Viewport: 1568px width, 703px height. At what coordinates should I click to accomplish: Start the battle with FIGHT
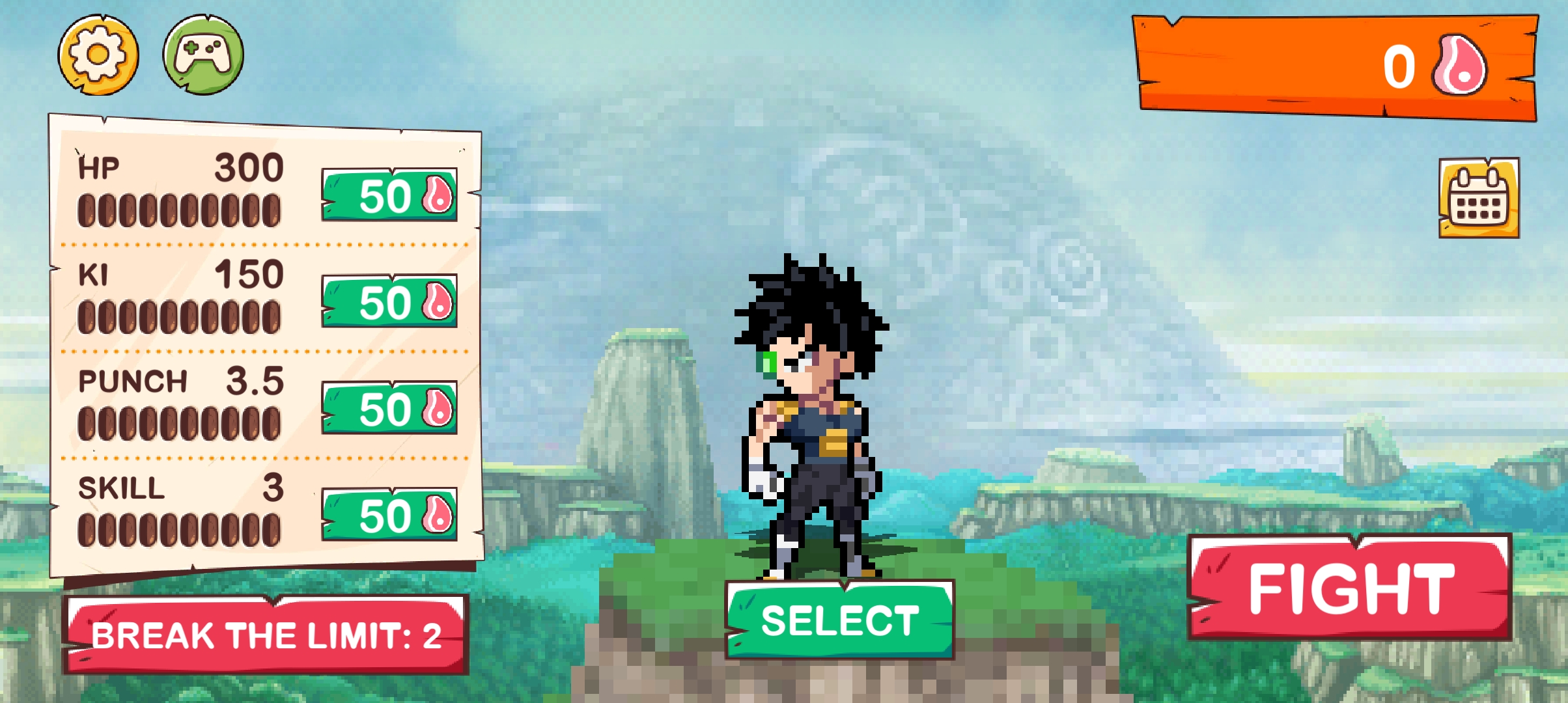[x=1350, y=588]
